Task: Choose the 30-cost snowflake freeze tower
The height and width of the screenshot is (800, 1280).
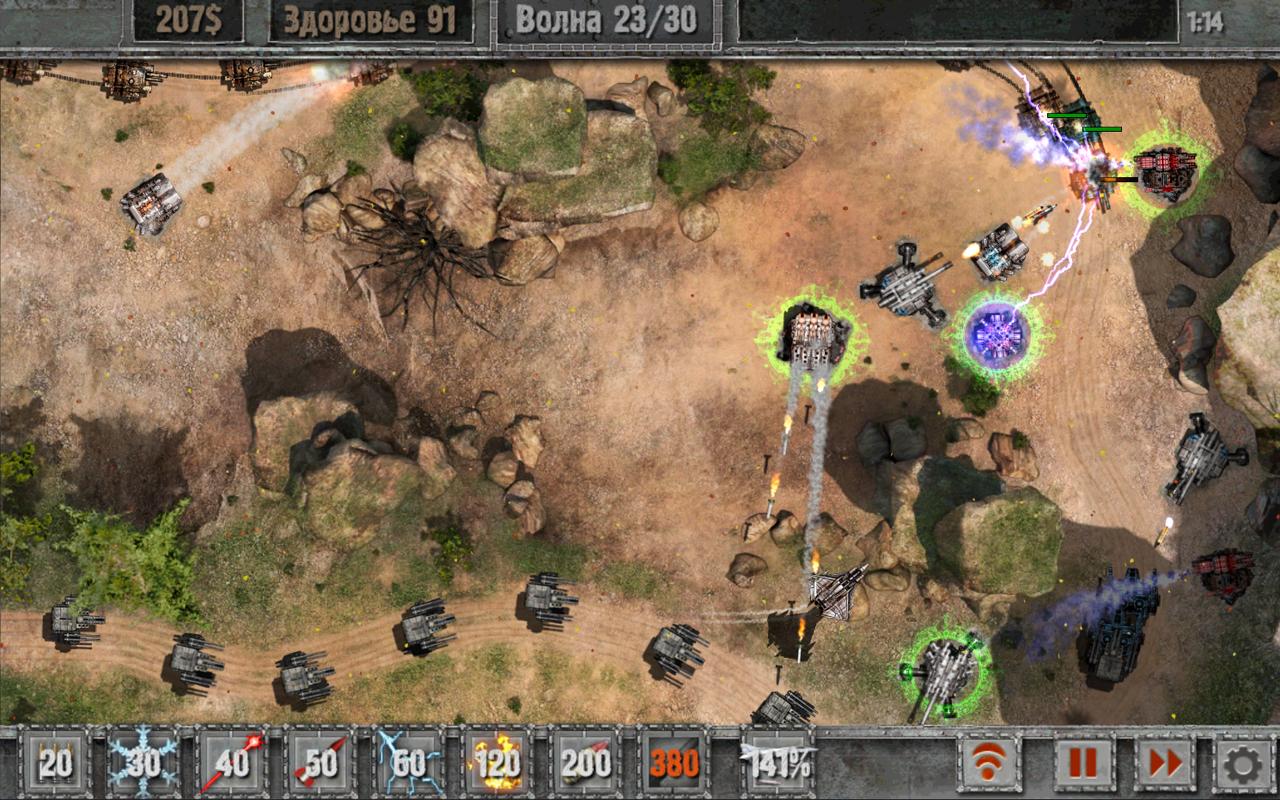Action: pyautogui.click(x=143, y=764)
